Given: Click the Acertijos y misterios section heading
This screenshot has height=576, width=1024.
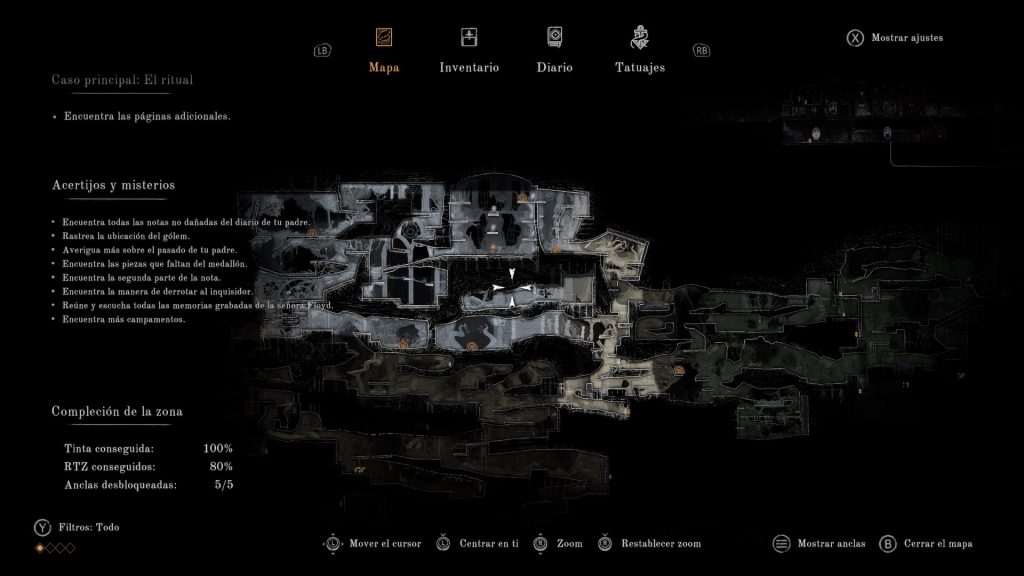Looking at the screenshot, I should (113, 185).
